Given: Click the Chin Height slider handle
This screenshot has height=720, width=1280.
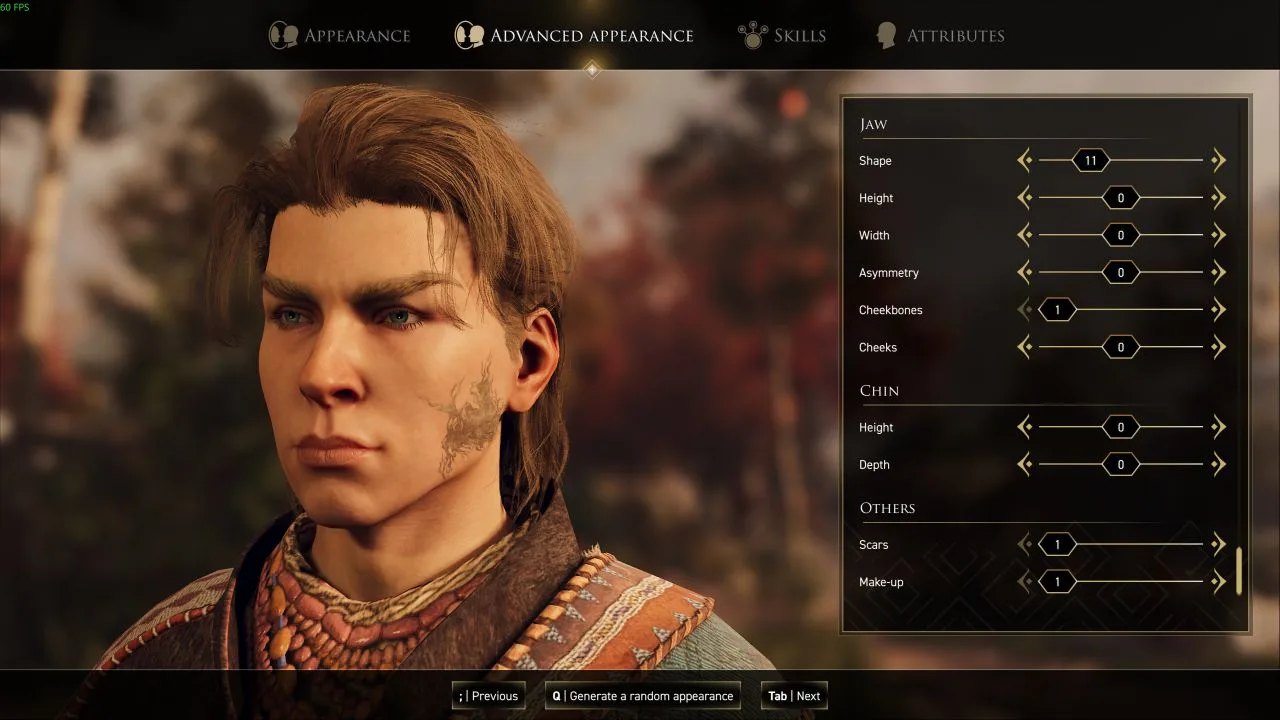Looking at the screenshot, I should (x=1120, y=427).
